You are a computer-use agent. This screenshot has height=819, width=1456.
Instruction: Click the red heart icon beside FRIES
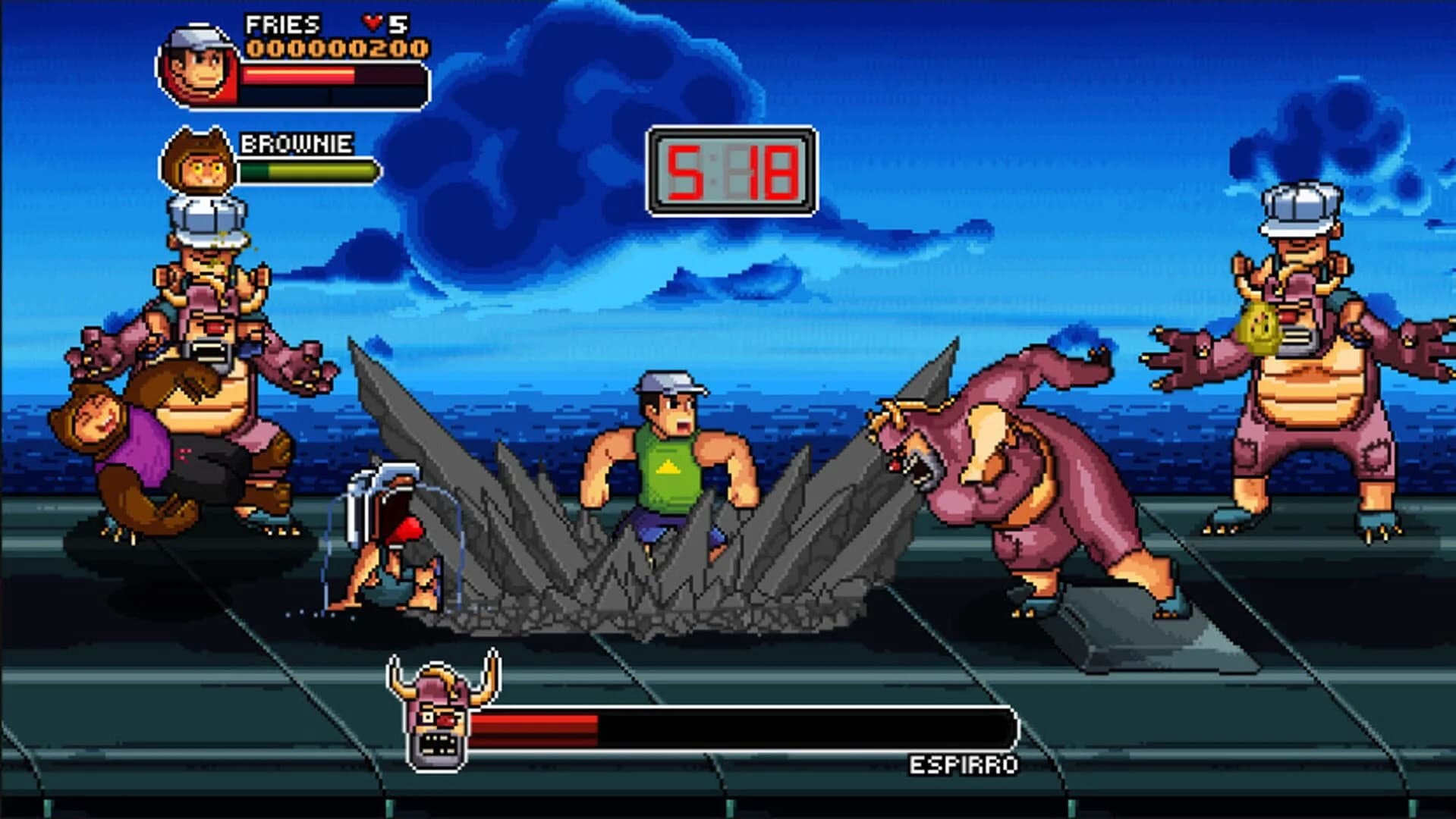pos(373,22)
